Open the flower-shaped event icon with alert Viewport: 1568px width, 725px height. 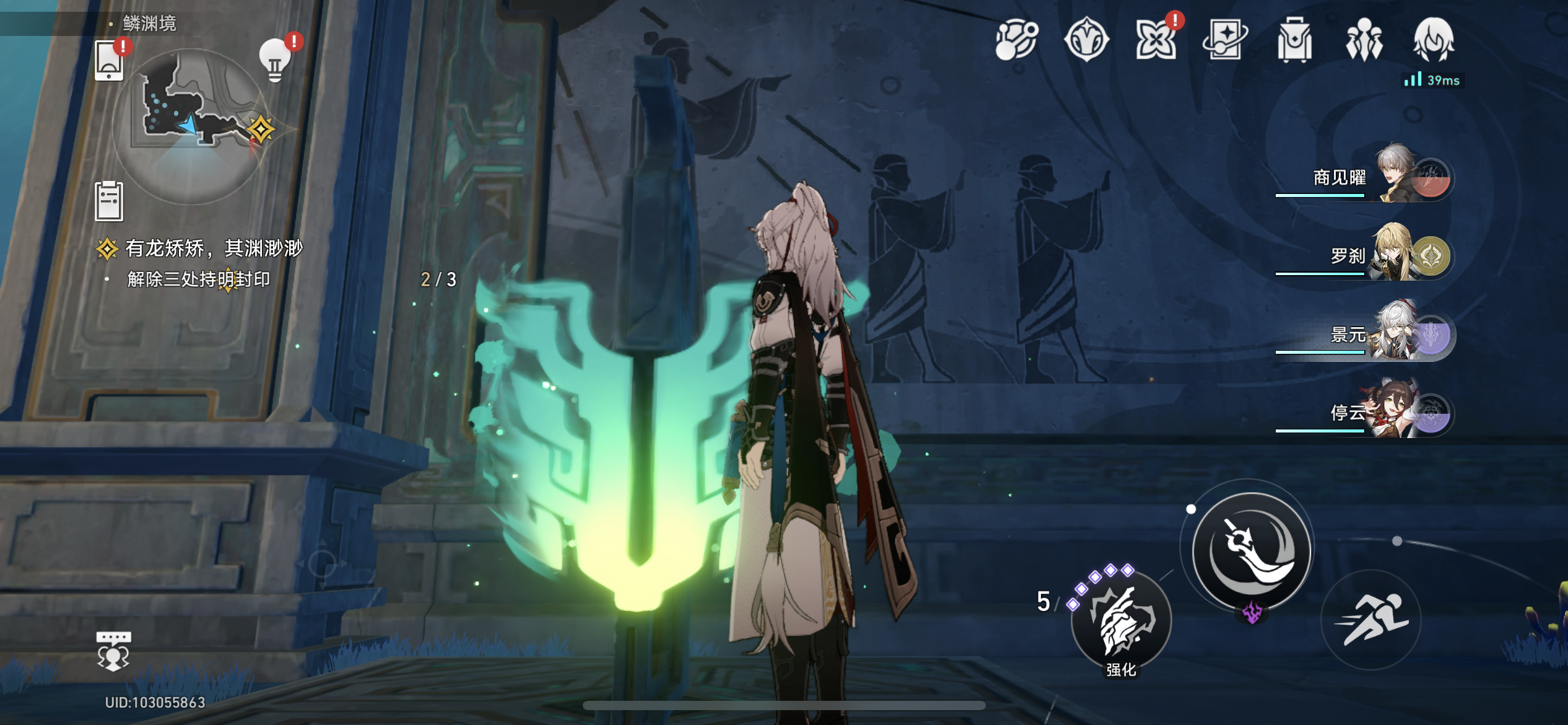click(x=1156, y=40)
